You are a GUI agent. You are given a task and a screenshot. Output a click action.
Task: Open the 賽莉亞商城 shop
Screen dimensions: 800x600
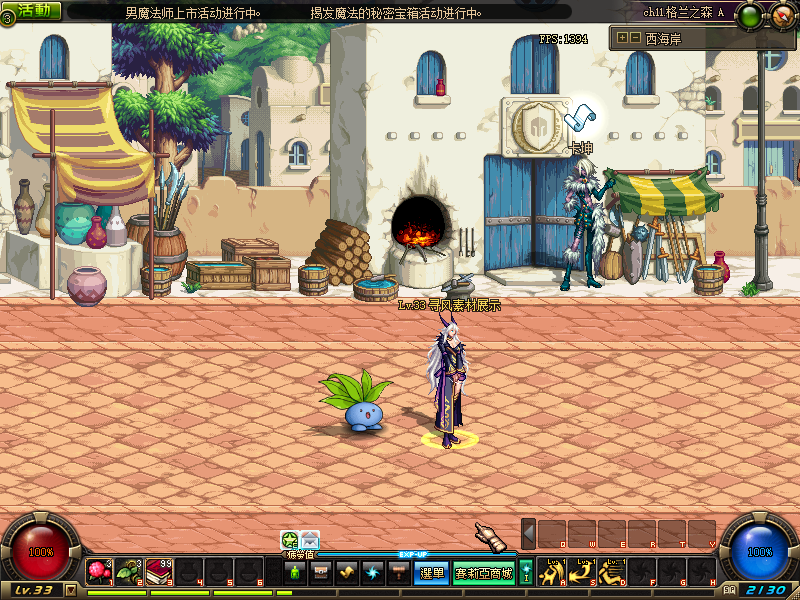click(484, 573)
